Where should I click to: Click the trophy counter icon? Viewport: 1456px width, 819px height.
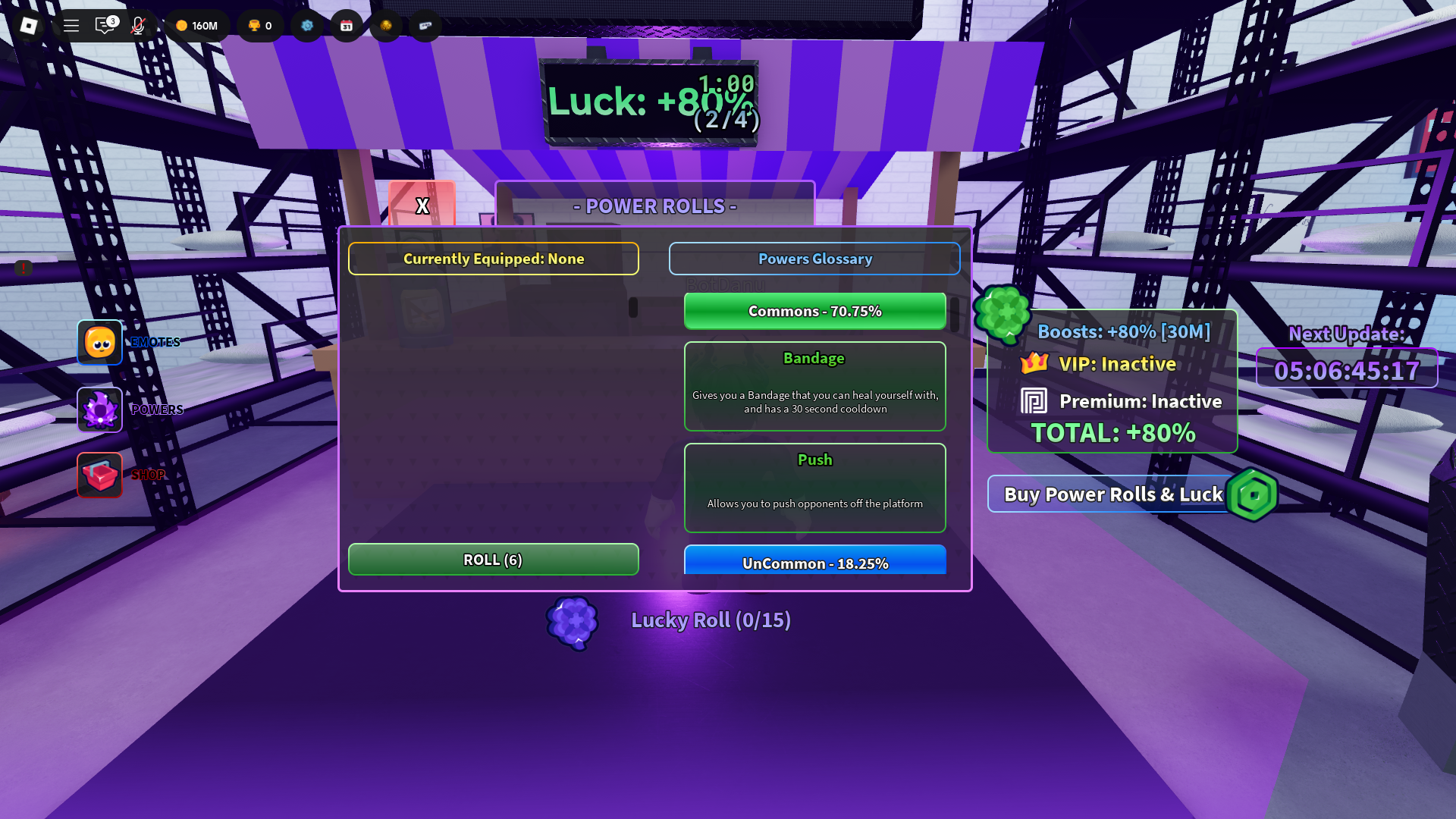tap(260, 25)
